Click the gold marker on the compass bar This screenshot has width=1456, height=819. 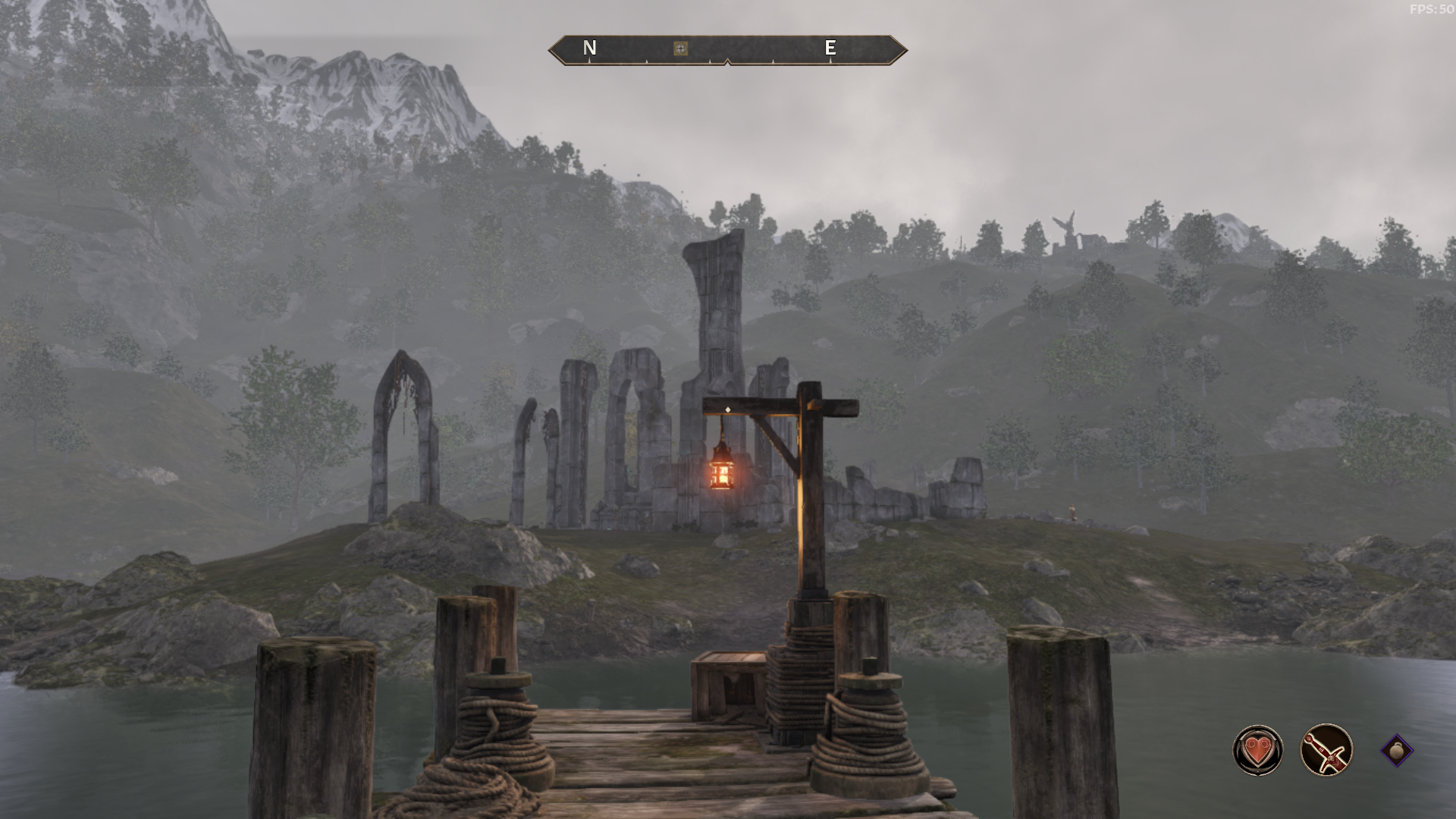(x=681, y=49)
